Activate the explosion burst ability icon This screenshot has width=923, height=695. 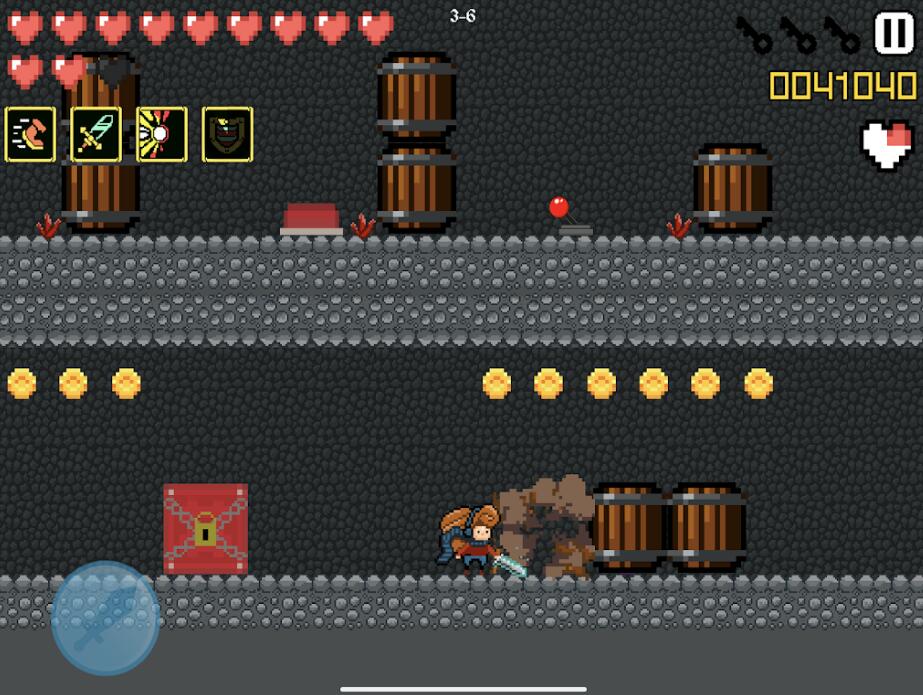[x=162, y=134]
